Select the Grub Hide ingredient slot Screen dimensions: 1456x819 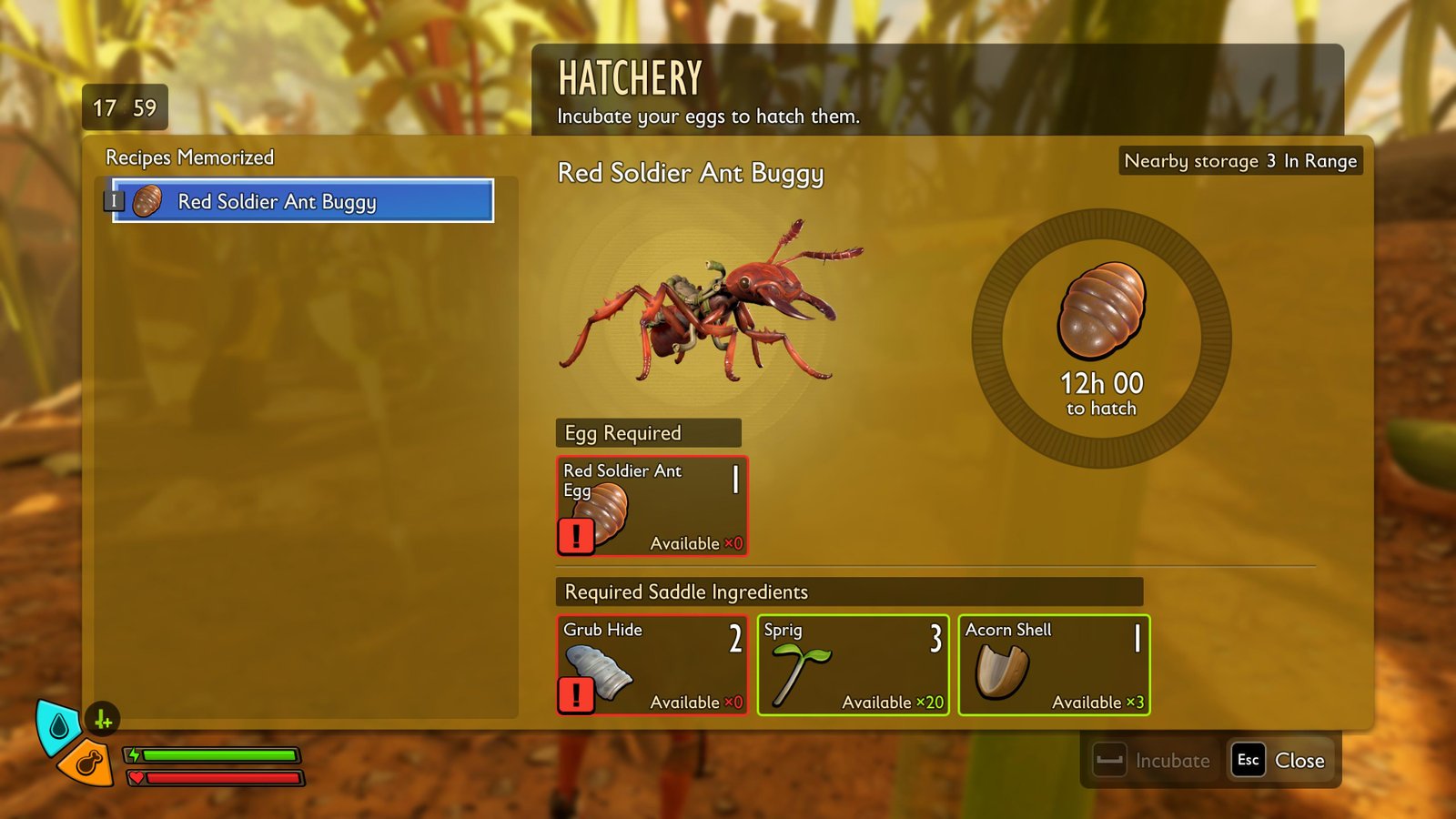(x=652, y=665)
